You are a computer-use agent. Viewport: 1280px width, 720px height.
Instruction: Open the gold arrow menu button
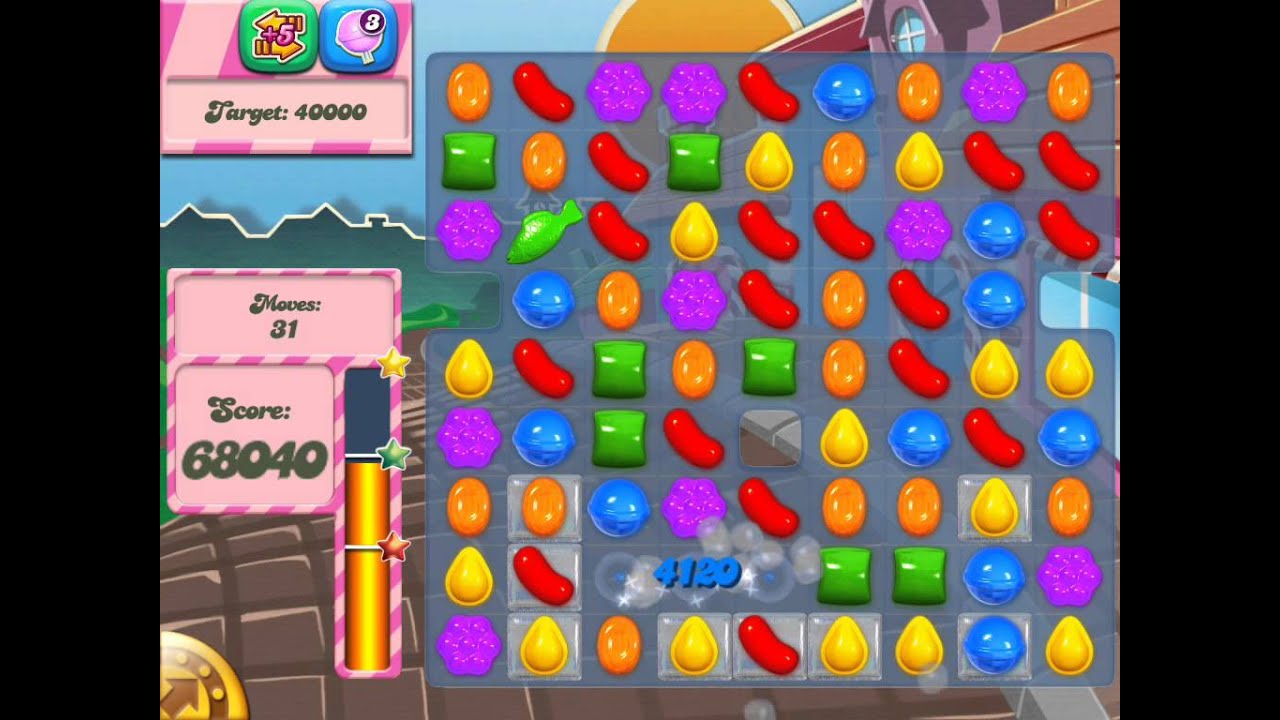click(x=198, y=680)
